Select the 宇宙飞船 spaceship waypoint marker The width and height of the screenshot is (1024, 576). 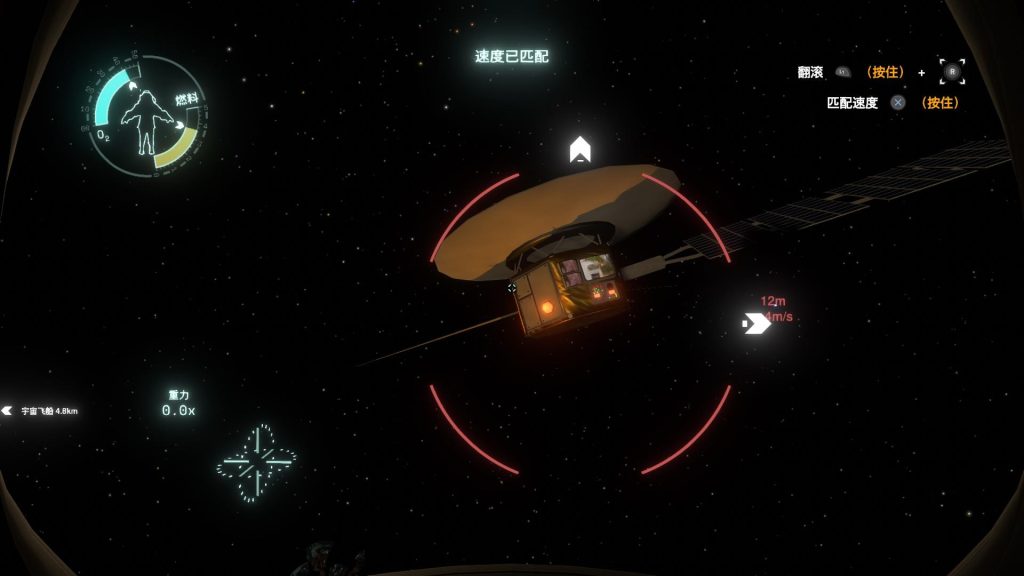coord(8,410)
